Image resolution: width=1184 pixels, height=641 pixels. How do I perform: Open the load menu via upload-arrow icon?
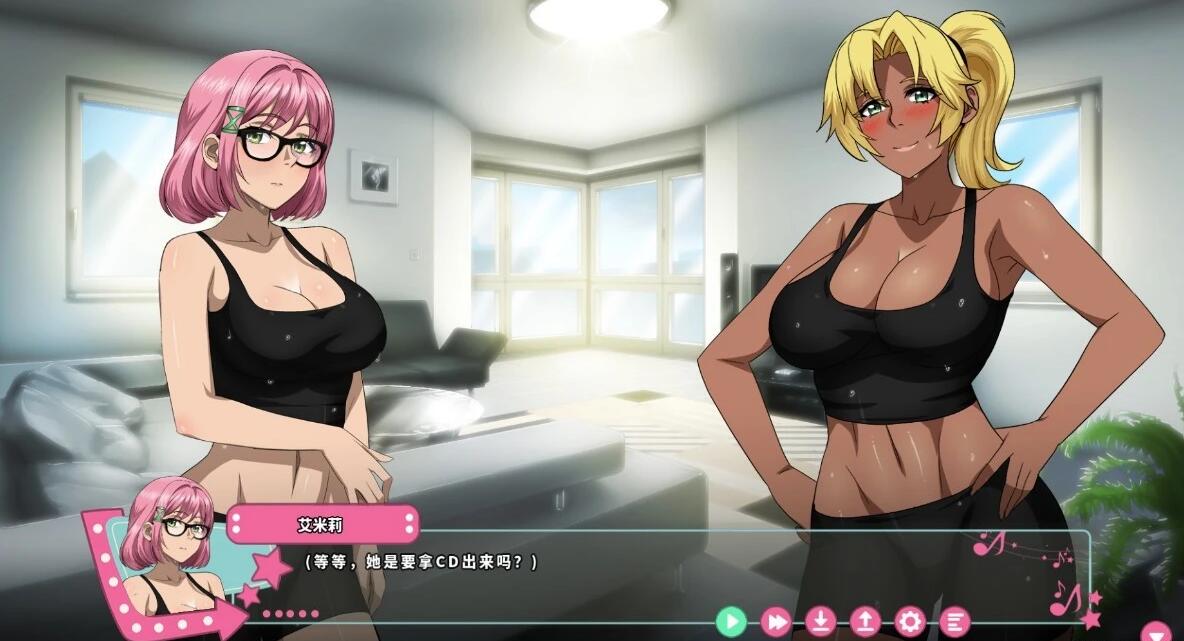[865, 622]
